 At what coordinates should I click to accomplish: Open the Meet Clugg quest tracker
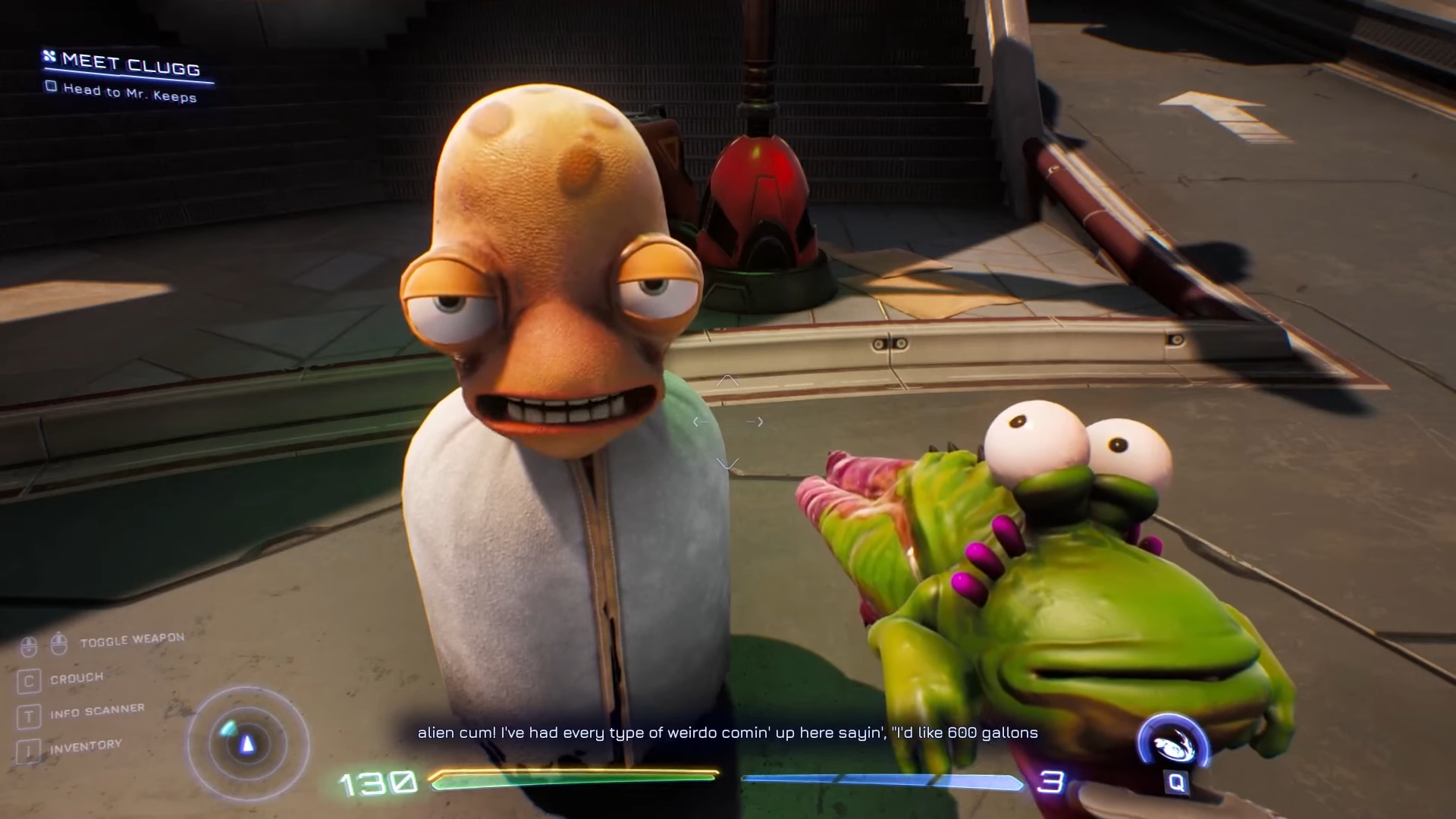click(x=130, y=64)
